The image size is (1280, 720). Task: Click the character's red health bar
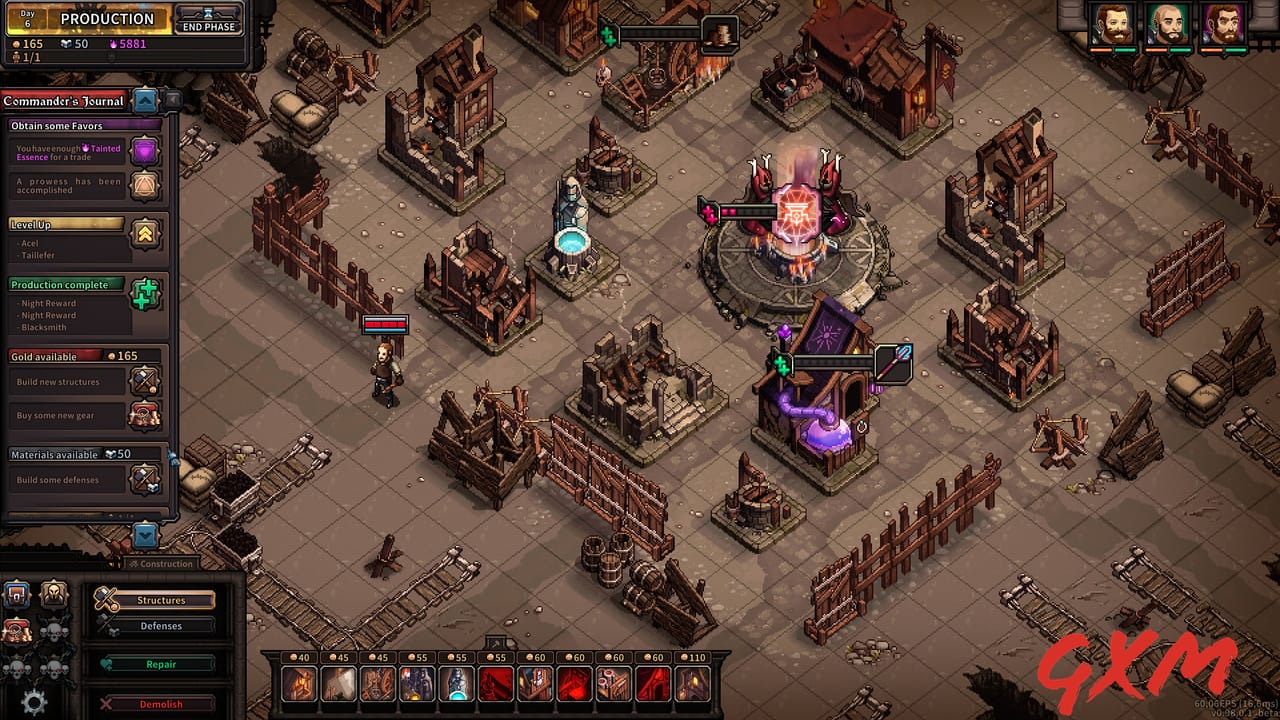point(385,323)
